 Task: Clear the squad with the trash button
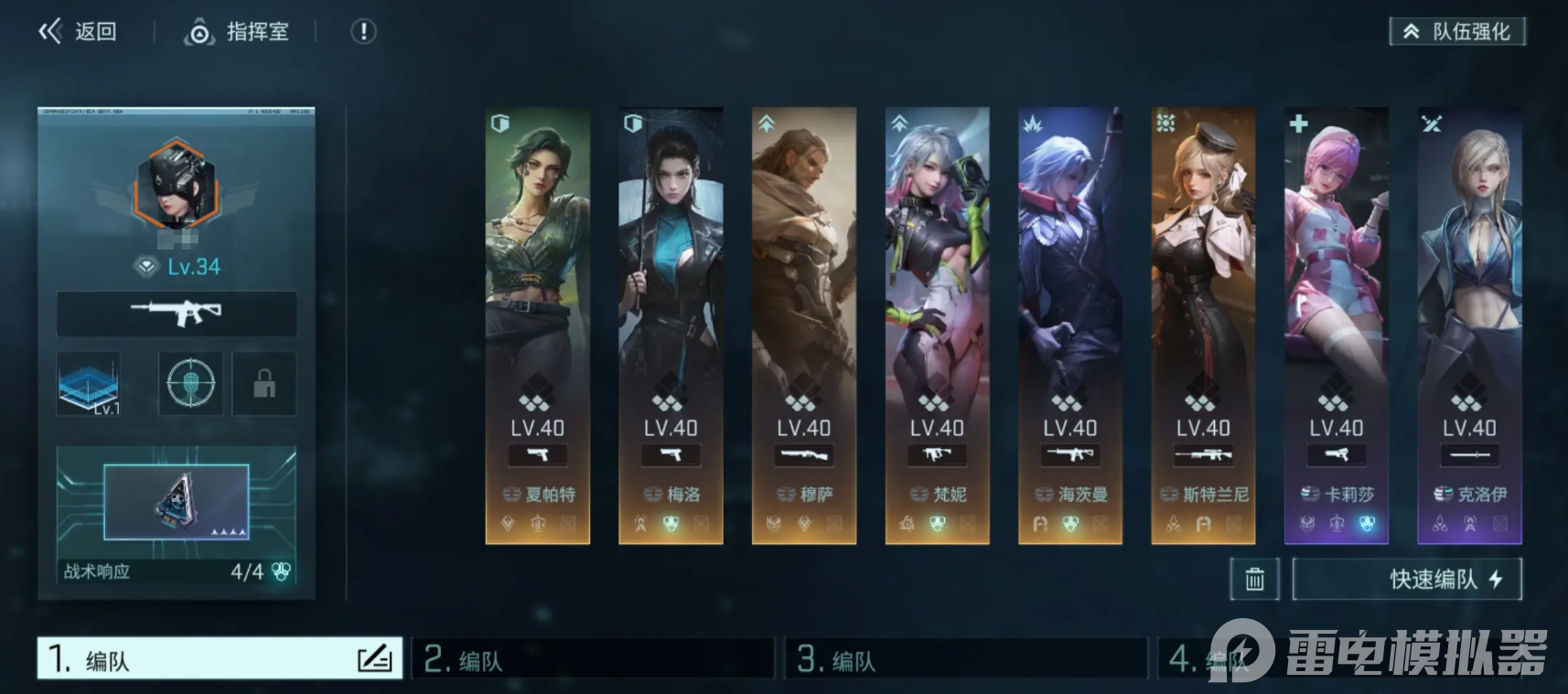pos(1254,579)
